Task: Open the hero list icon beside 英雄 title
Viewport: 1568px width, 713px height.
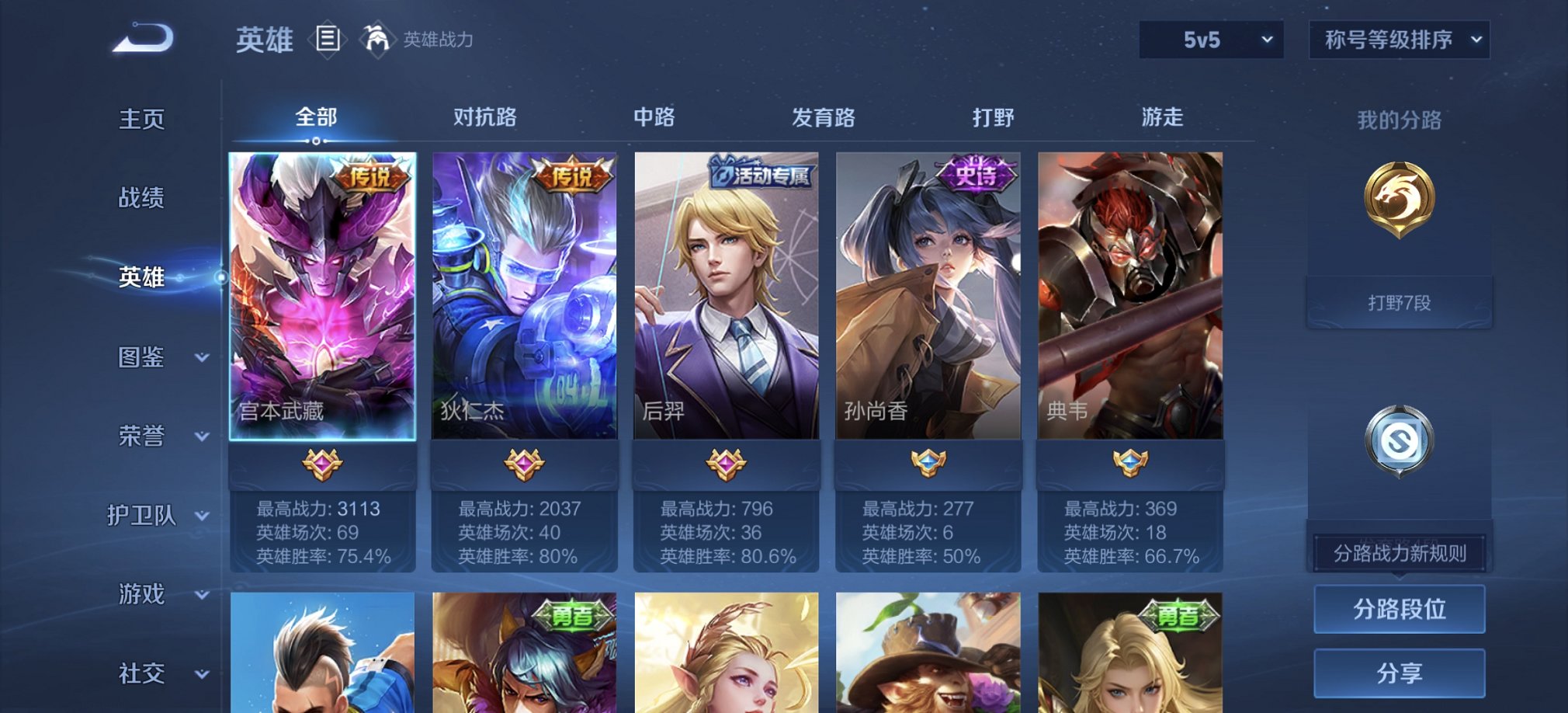Action: point(329,38)
